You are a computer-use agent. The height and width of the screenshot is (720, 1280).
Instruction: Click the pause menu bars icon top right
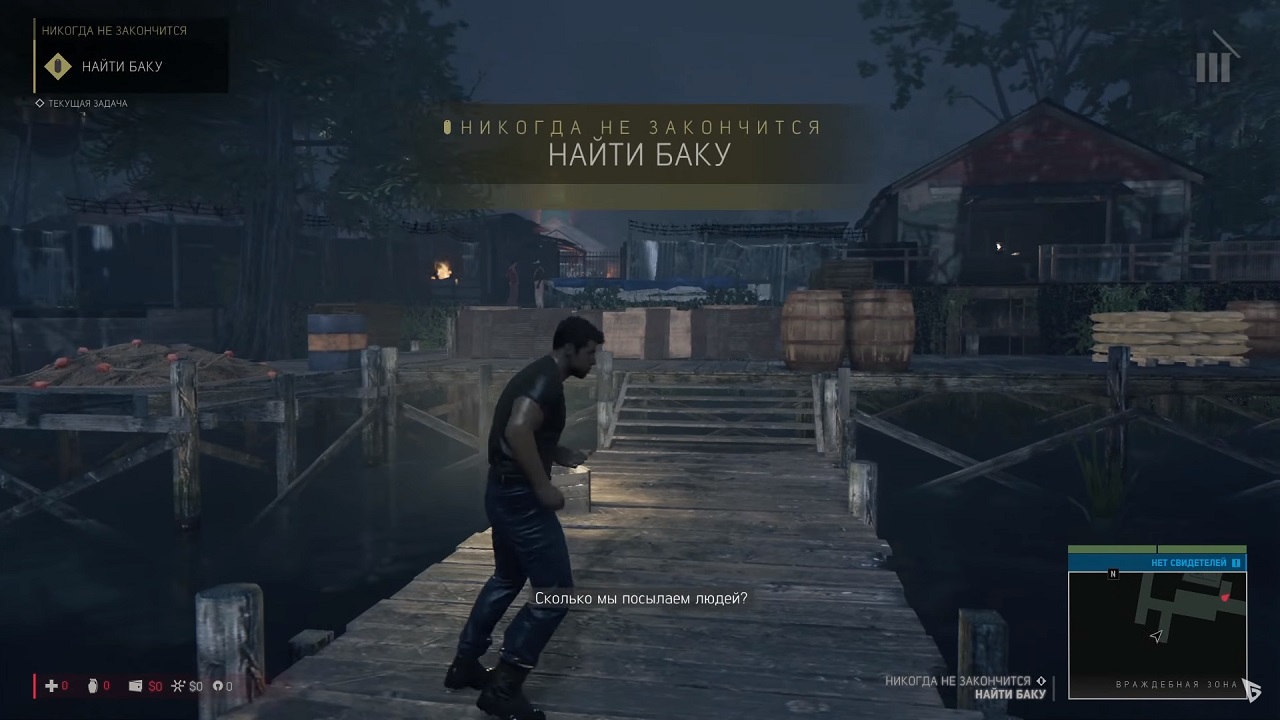tap(1215, 62)
